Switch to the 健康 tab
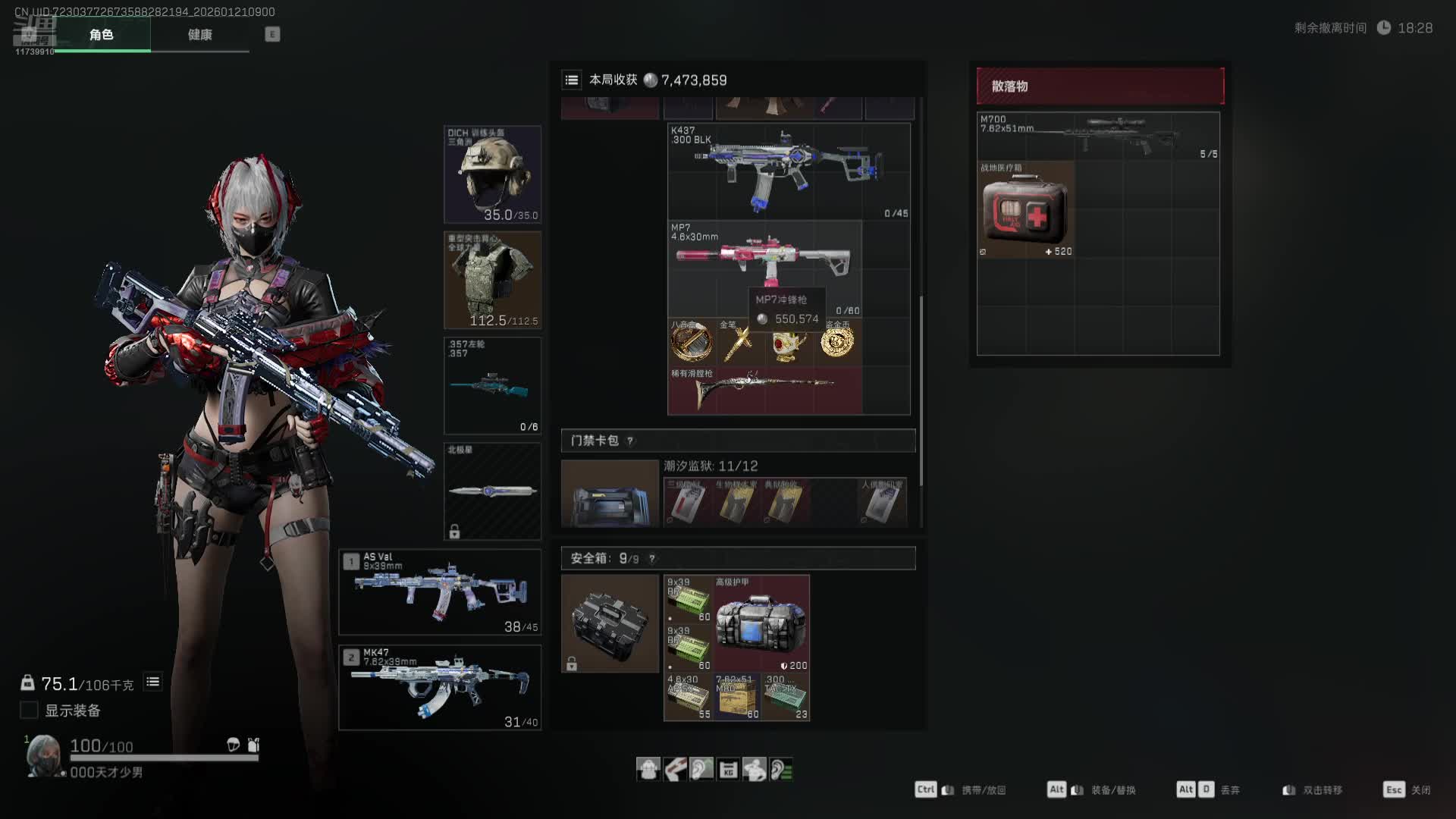The image size is (1456, 819). pos(200,35)
